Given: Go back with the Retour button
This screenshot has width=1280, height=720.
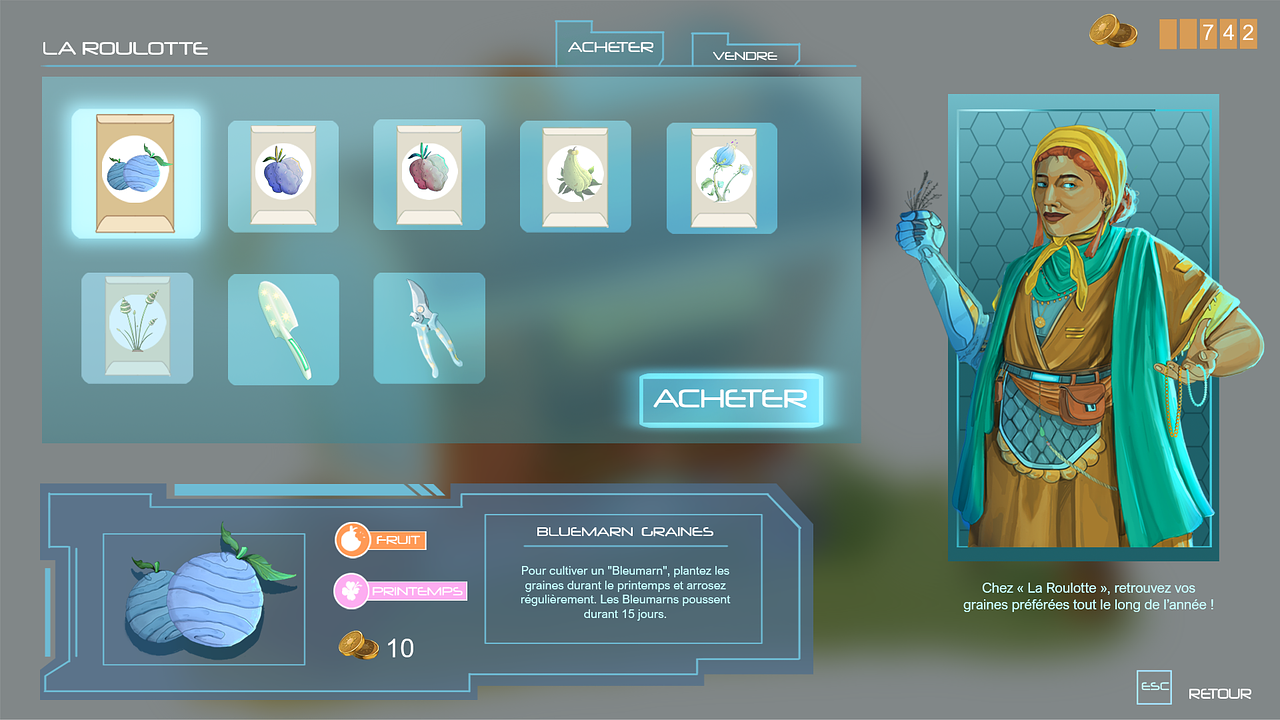Looking at the screenshot, I should point(1218,693).
